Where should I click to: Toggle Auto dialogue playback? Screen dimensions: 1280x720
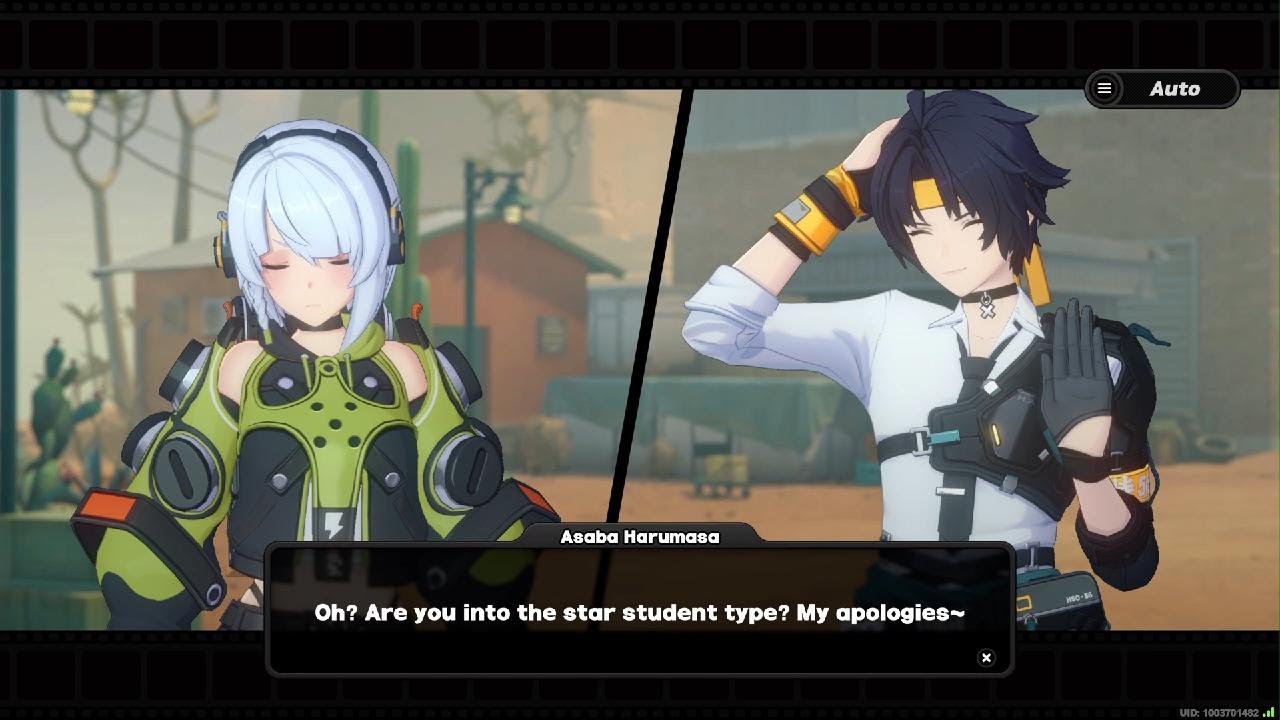point(1175,89)
